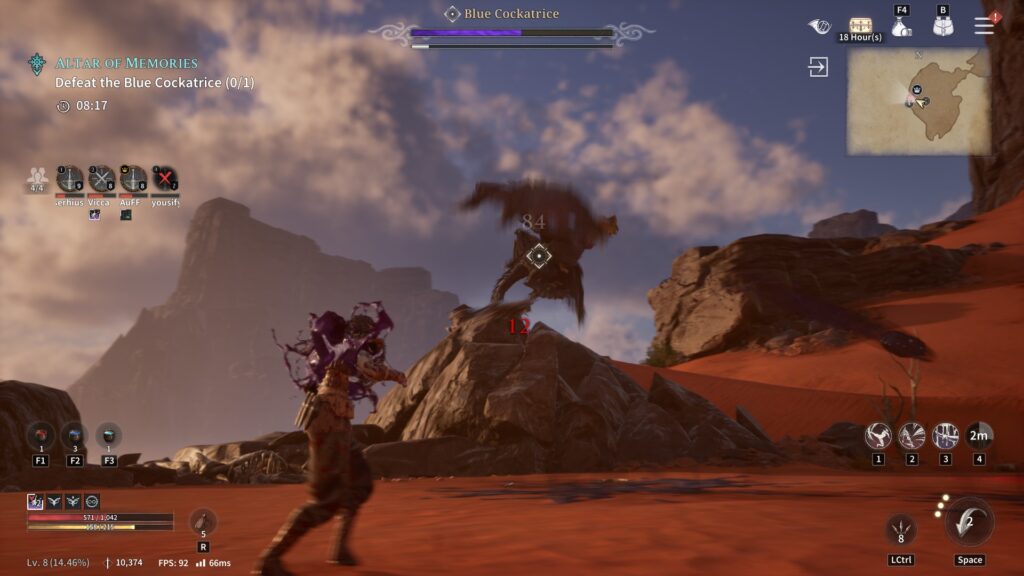This screenshot has width=1024, height=576.
Task: Select party member yousify's portrait
Action: coord(165,179)
